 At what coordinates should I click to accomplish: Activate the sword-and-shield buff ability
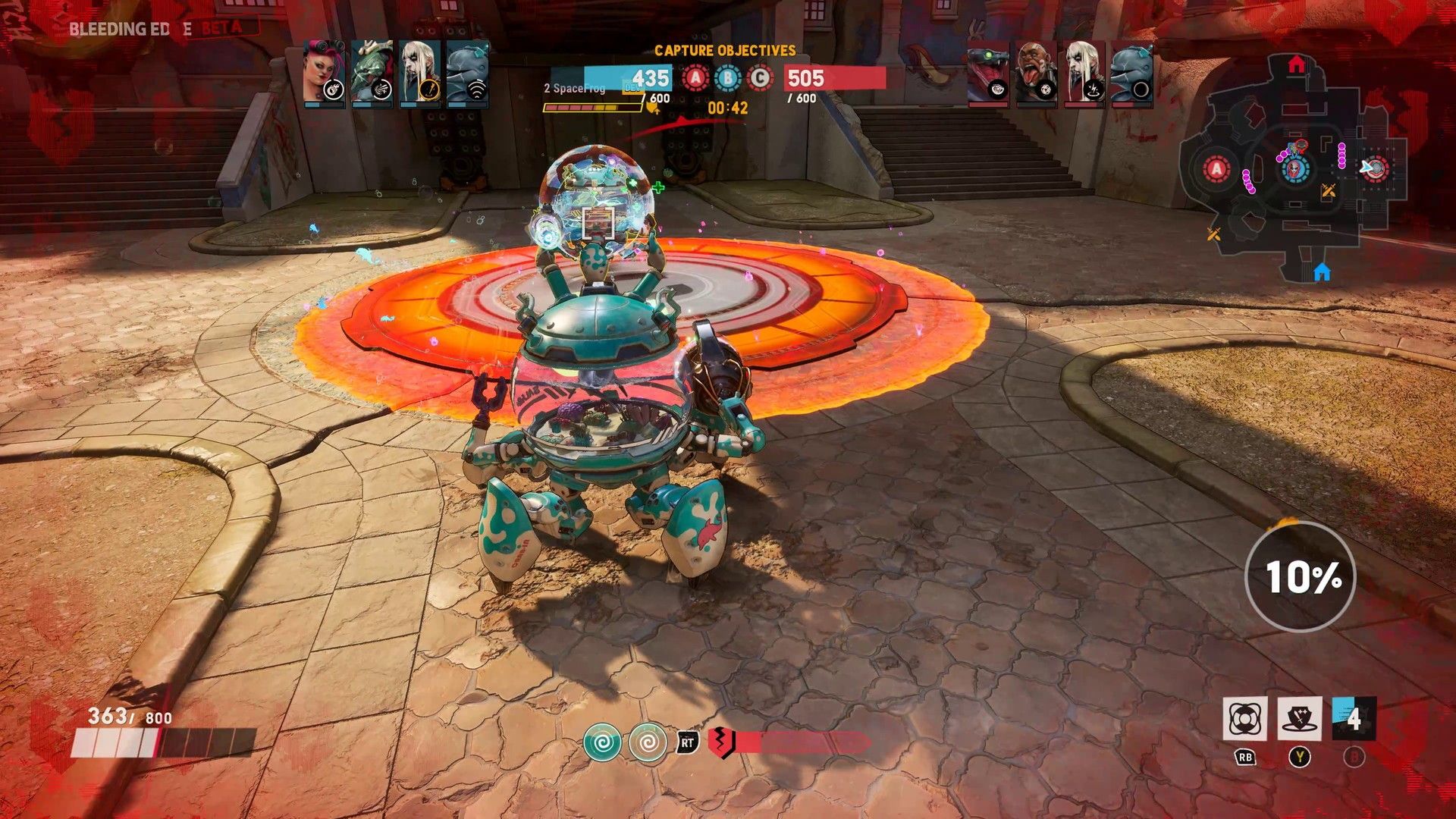tap(1299, 719)
